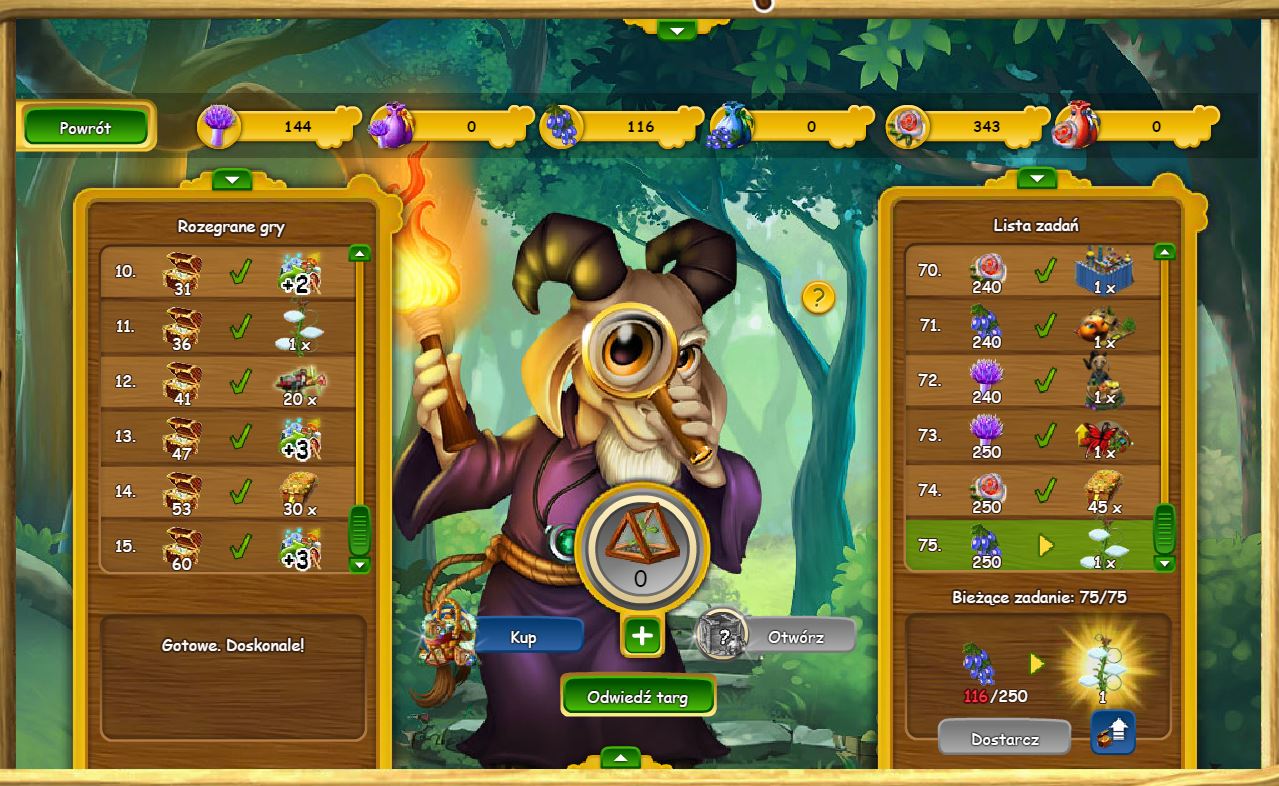Click the green Powrót button
The height and width of the screenshot is (786, 1279).
[x=86, y=127]
